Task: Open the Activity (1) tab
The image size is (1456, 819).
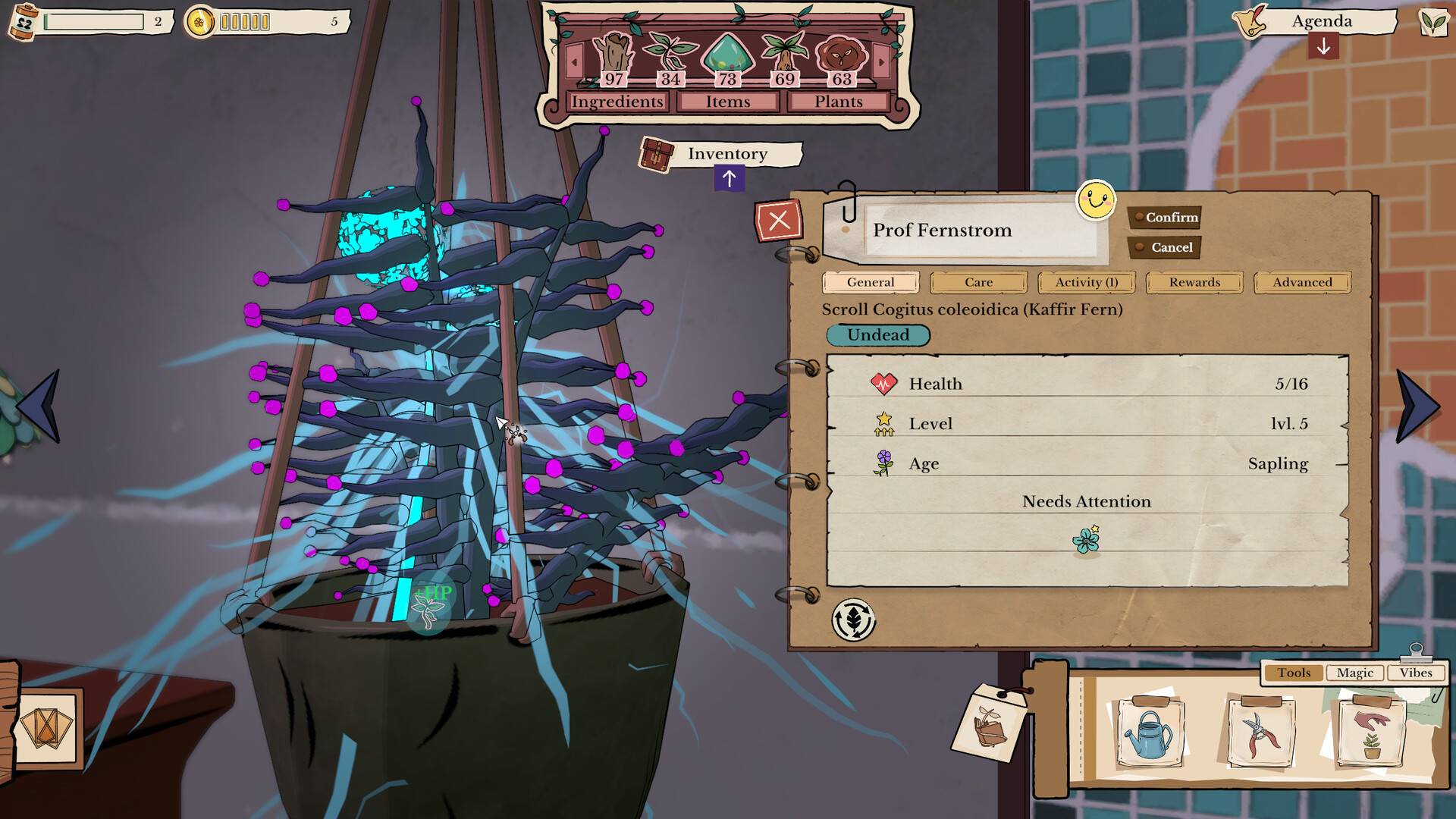Action: pos(1086,282)
